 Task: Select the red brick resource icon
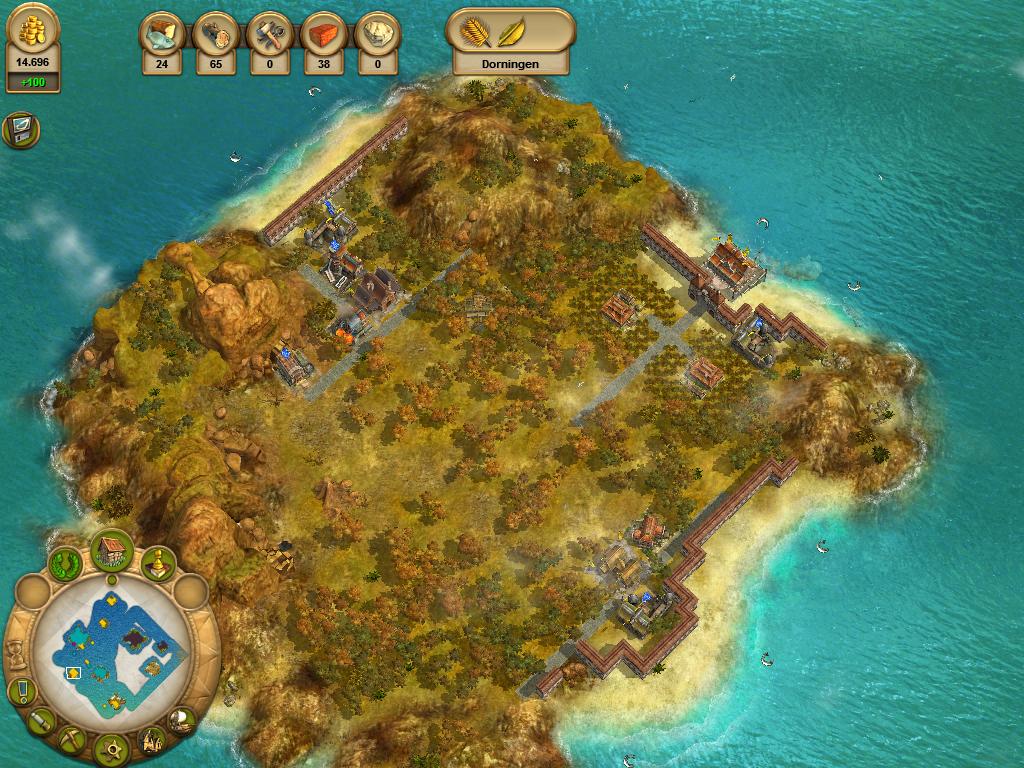(323, 33)
